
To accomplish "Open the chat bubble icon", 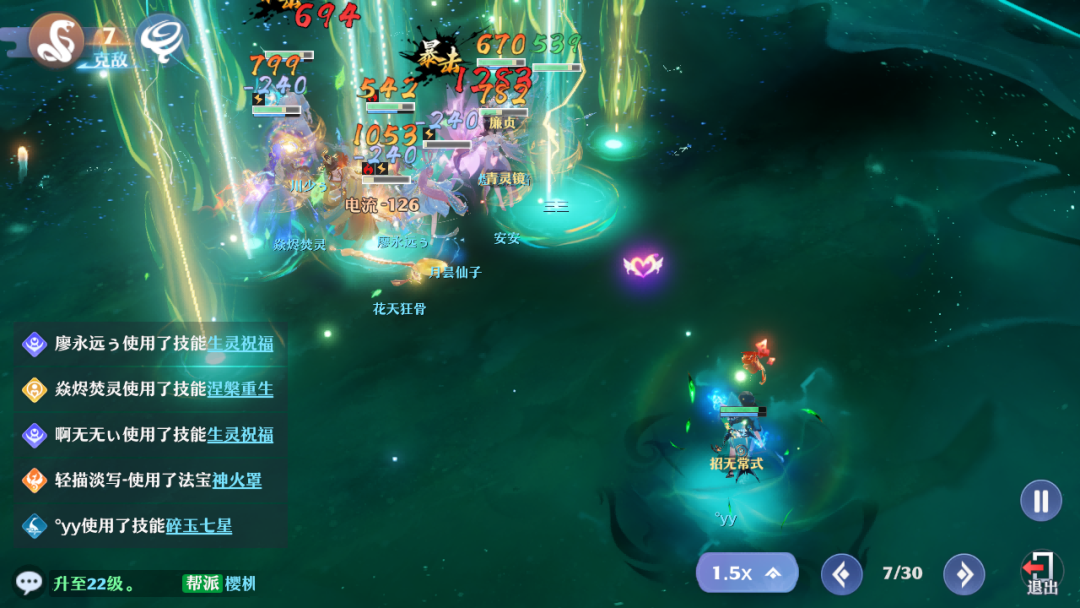I will (x=28, y=582).
